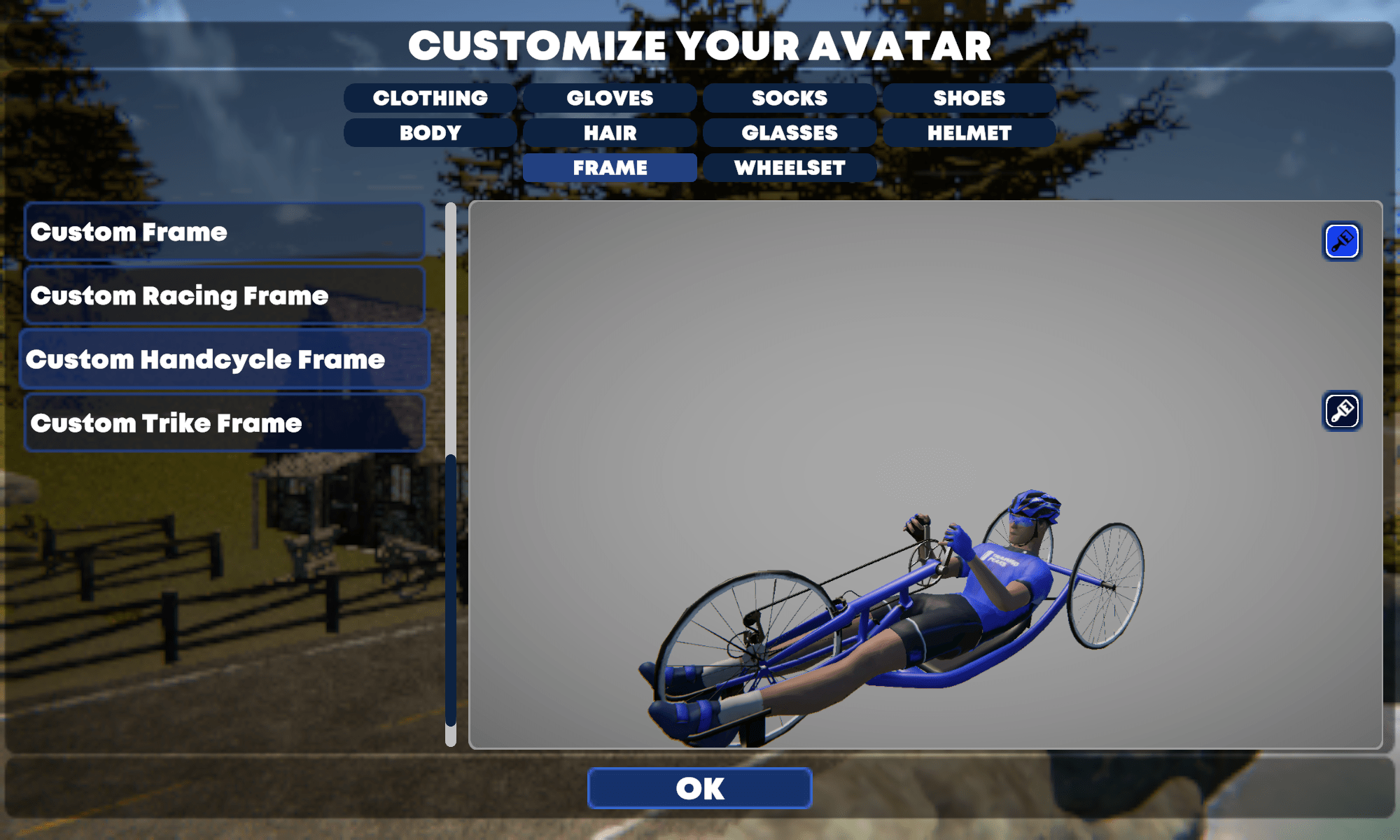Choose the Glasses tab
Screen dimensions: 1400x840
click(790, 133)
